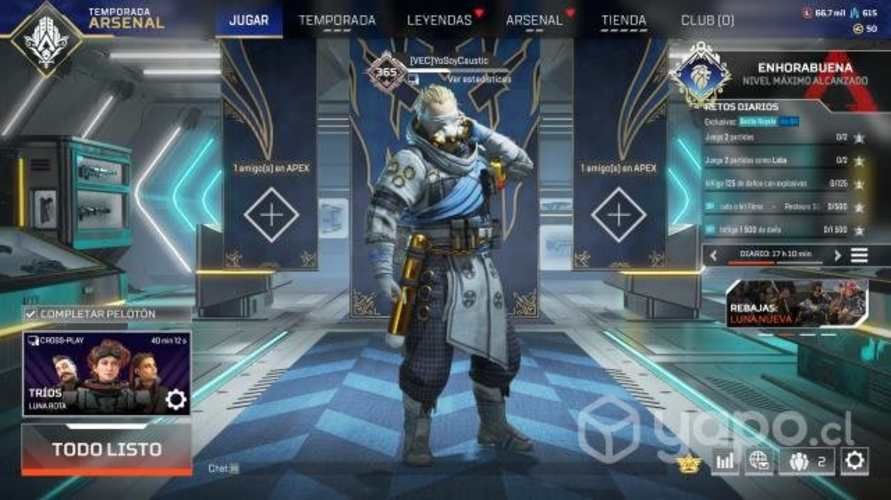Open the Rebajas Luna Nueva promotion banner
The height and width of the screenshot is (500, 891).
[x=796, y=303]
